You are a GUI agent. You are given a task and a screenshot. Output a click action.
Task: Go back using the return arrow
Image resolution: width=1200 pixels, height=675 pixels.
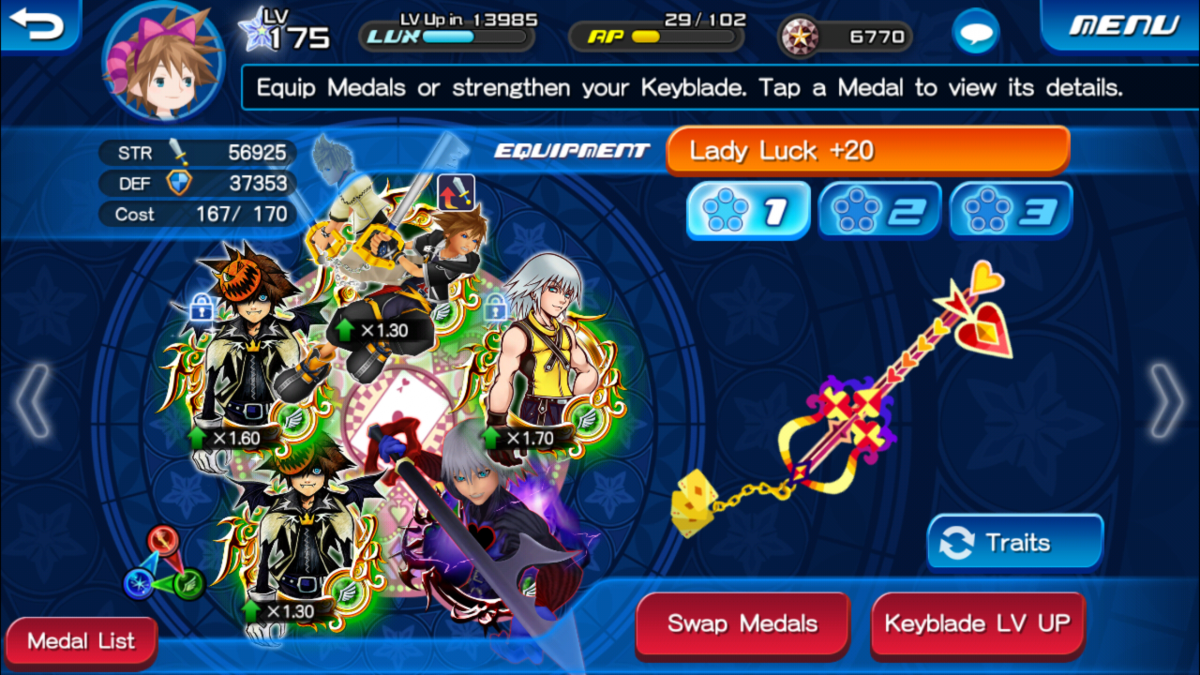(38, 24)
